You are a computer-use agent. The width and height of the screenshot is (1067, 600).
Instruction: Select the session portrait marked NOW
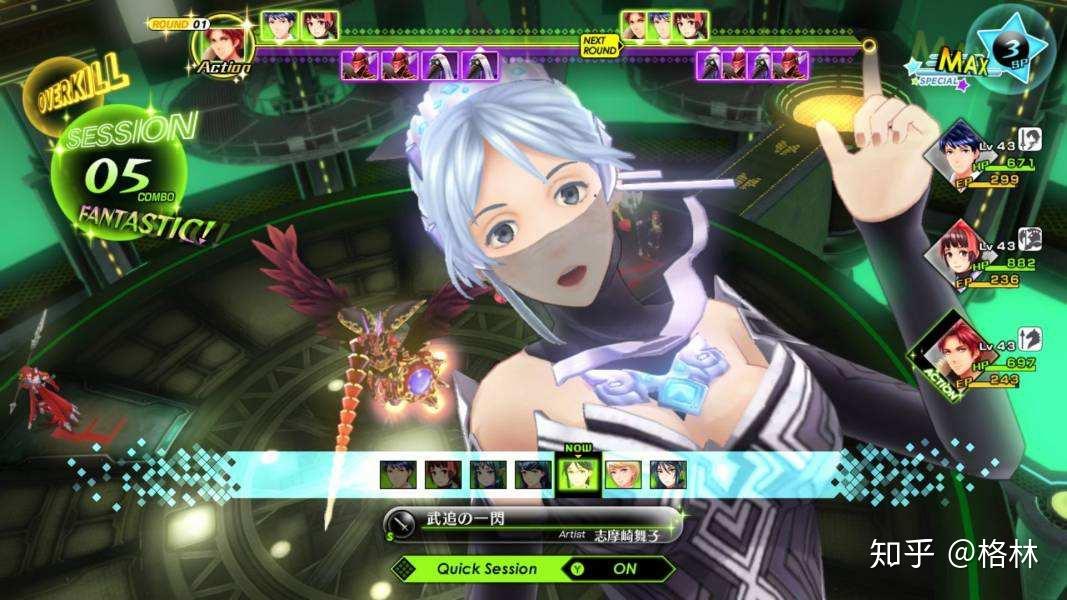point(576,475)
